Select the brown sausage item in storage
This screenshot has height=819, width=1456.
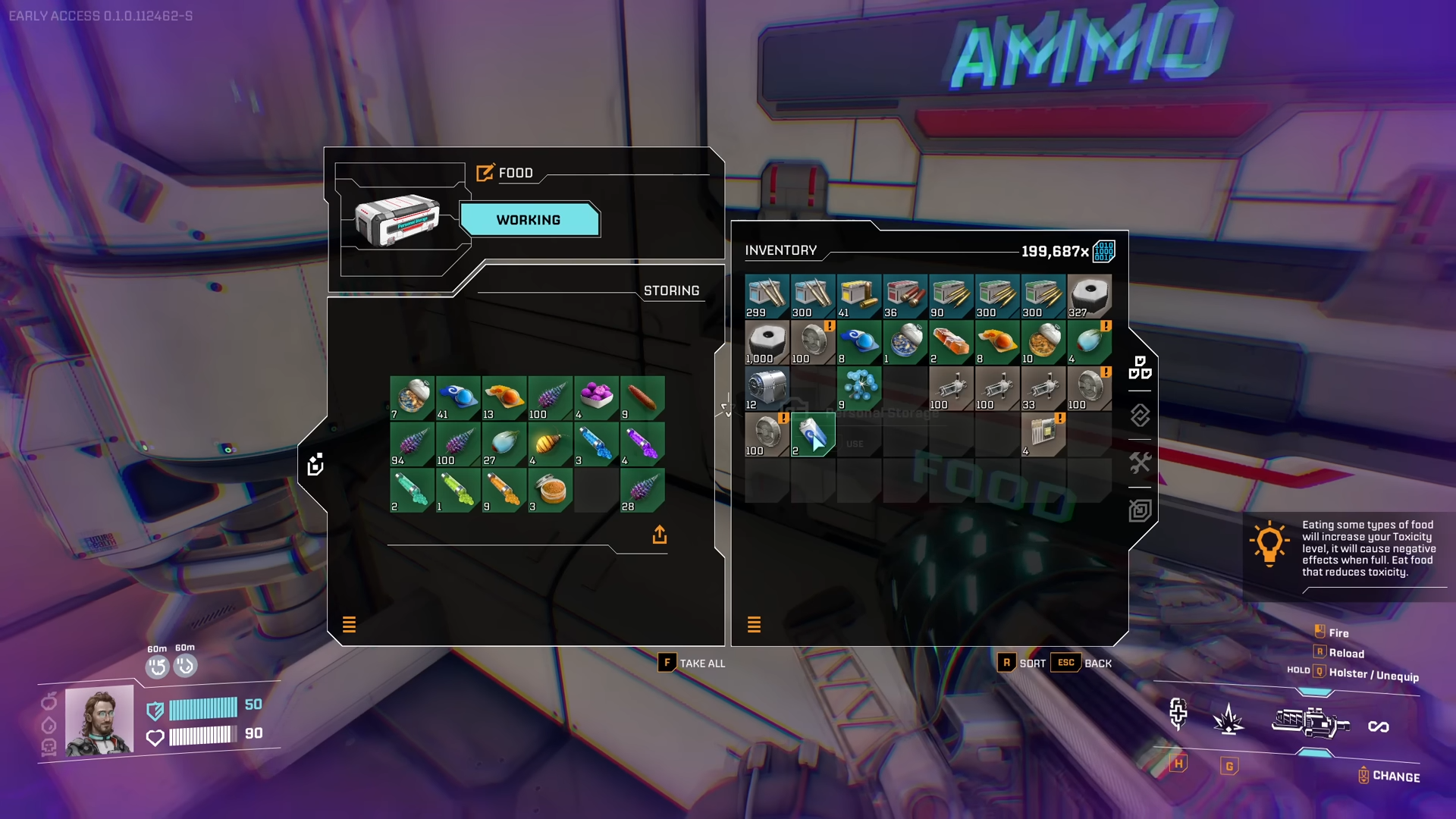click(x=642, y=397)
